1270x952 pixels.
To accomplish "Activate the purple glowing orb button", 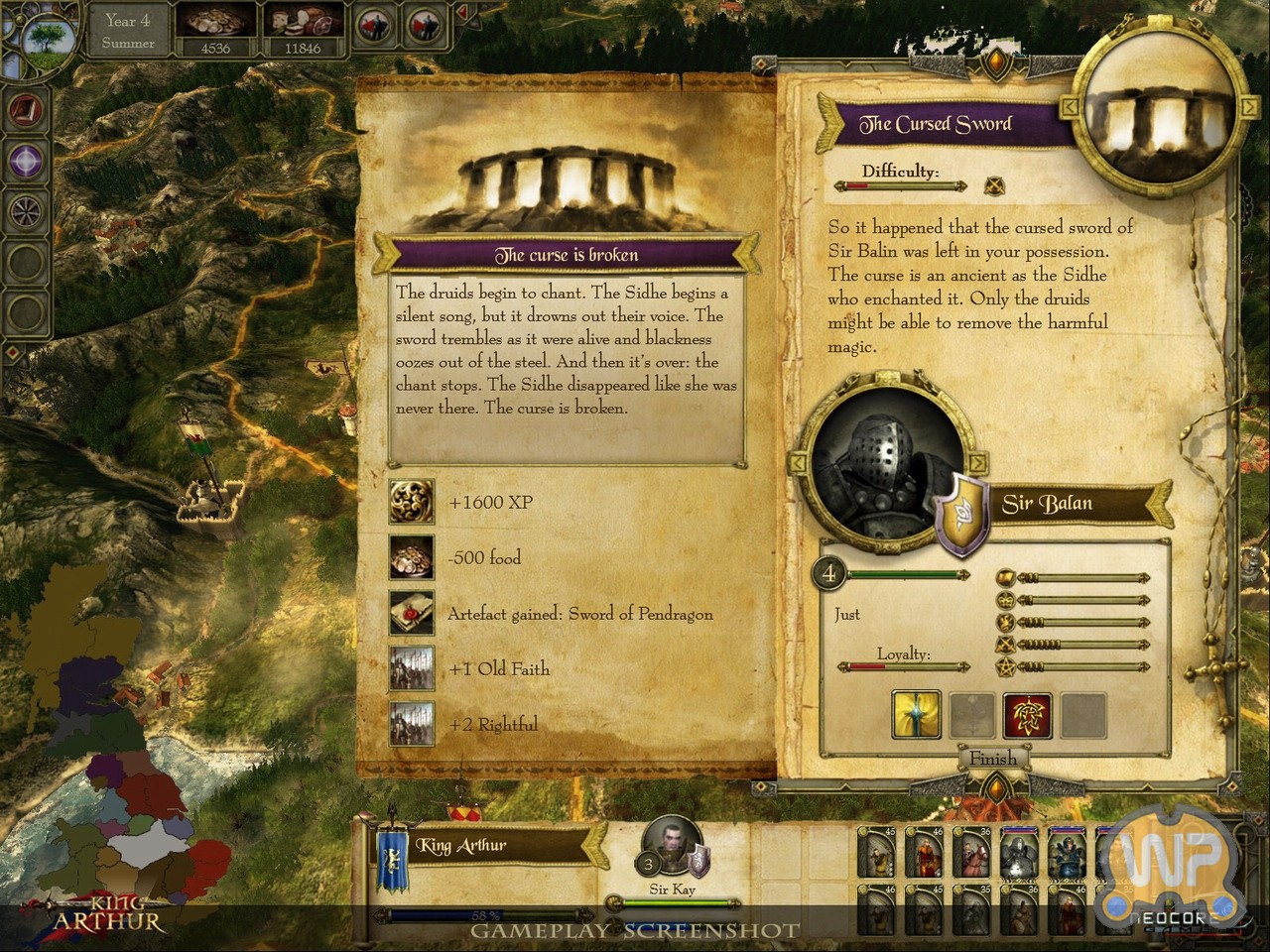I will (26, 160).
